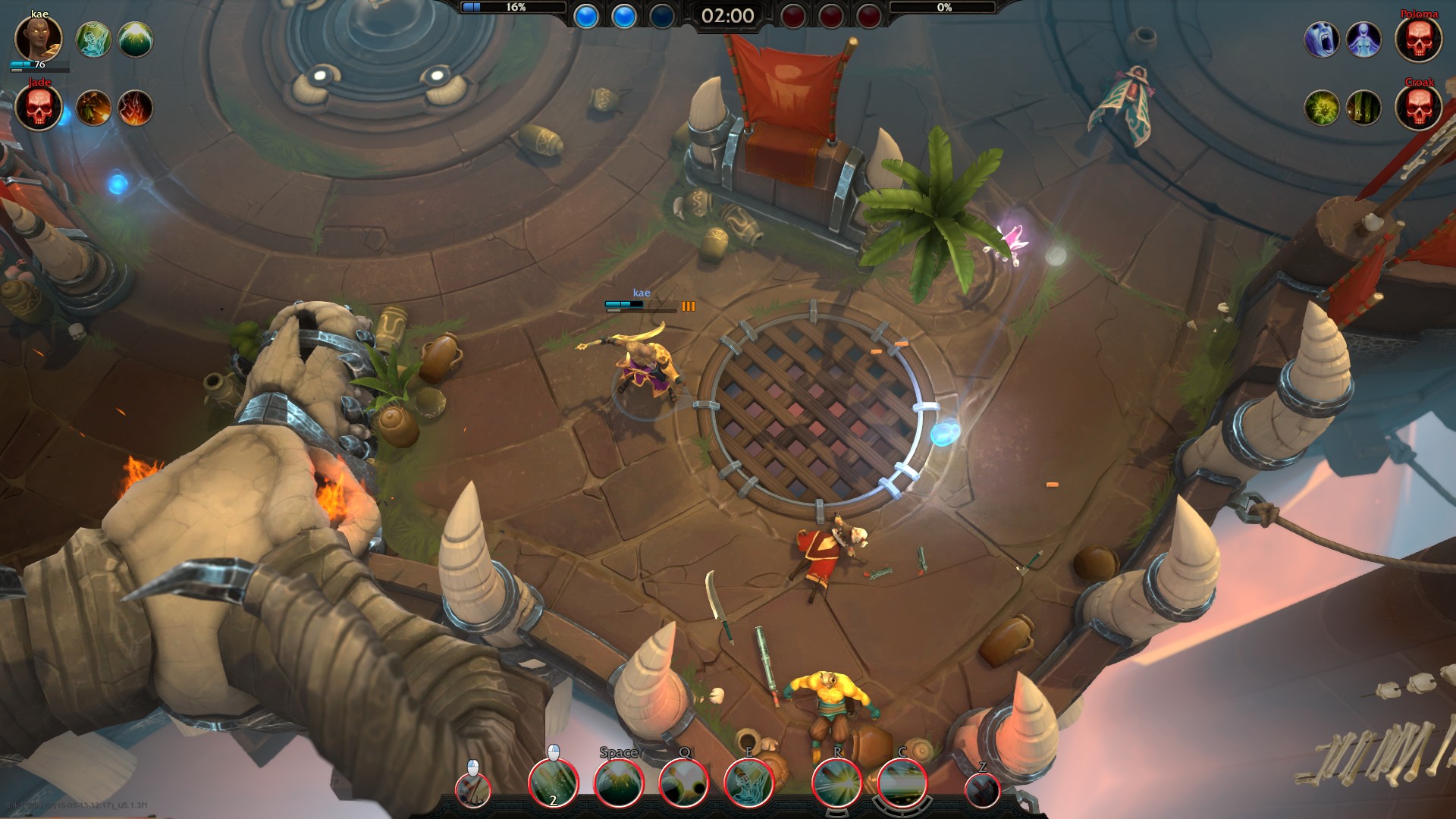Click Croak's yellow-green toxin burst icon
Viewport: 1456px width, 819px height.
(x=1322, y=108)
